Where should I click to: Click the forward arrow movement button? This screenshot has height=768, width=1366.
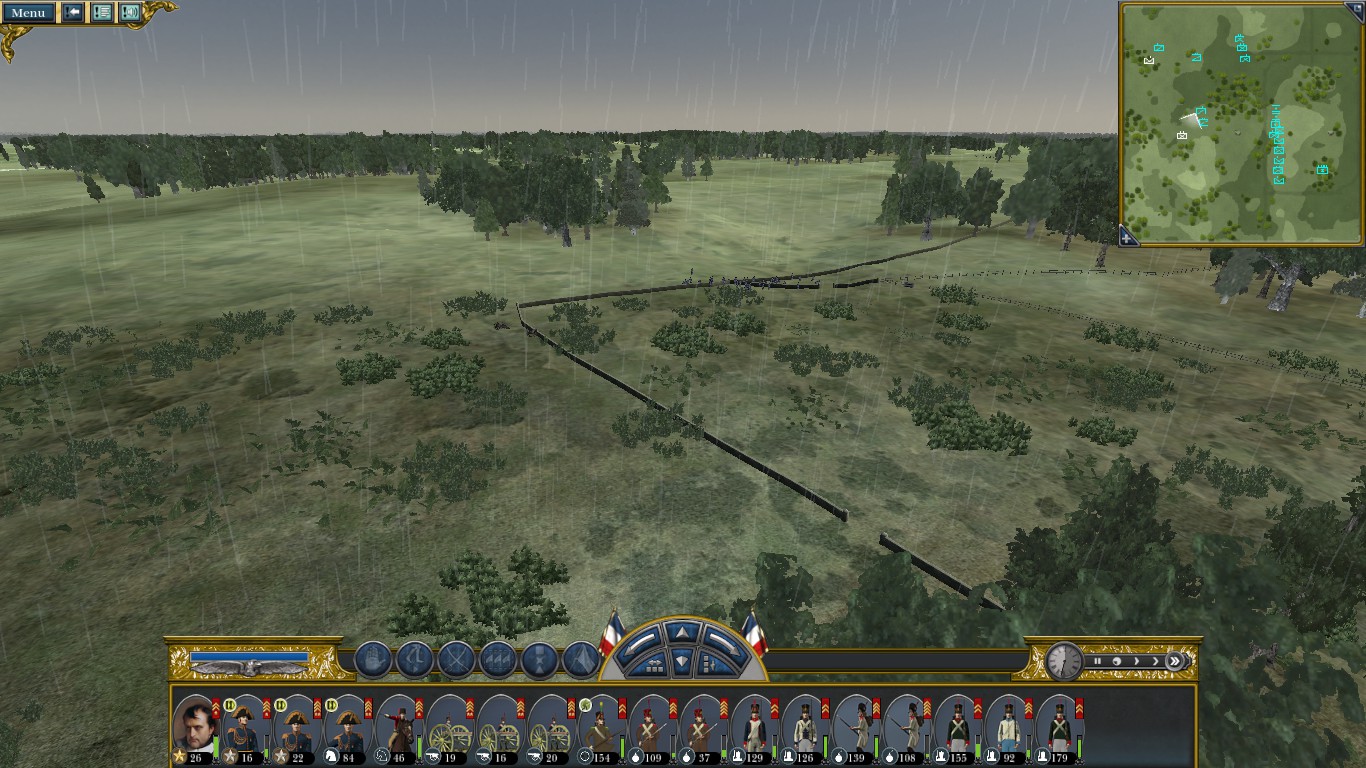click(680, 633)
